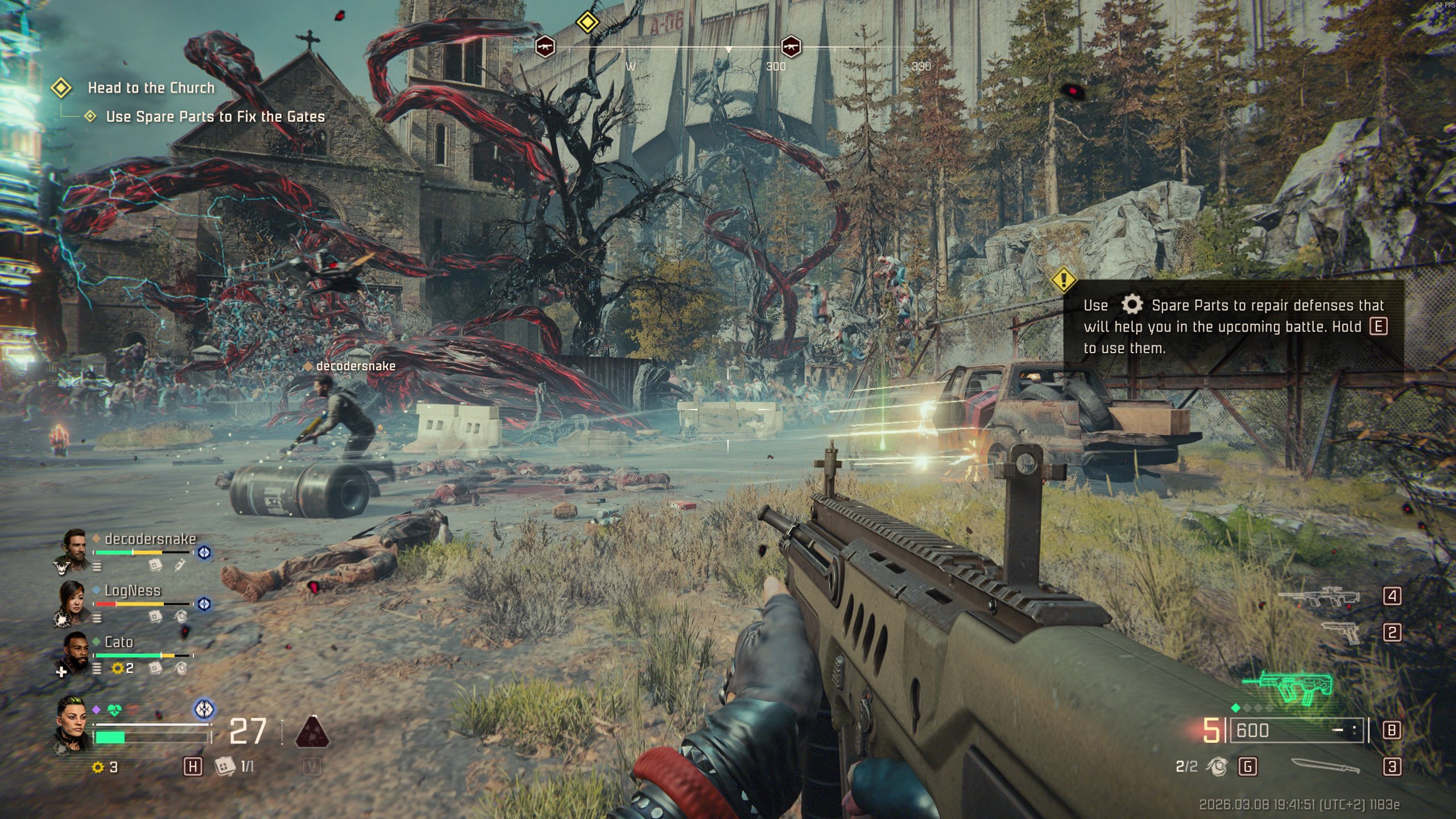Screen dimensions: 1456x819
Task: Switch to the melee knife slot
Action: pyautogui.click(x=1325, y=766)
